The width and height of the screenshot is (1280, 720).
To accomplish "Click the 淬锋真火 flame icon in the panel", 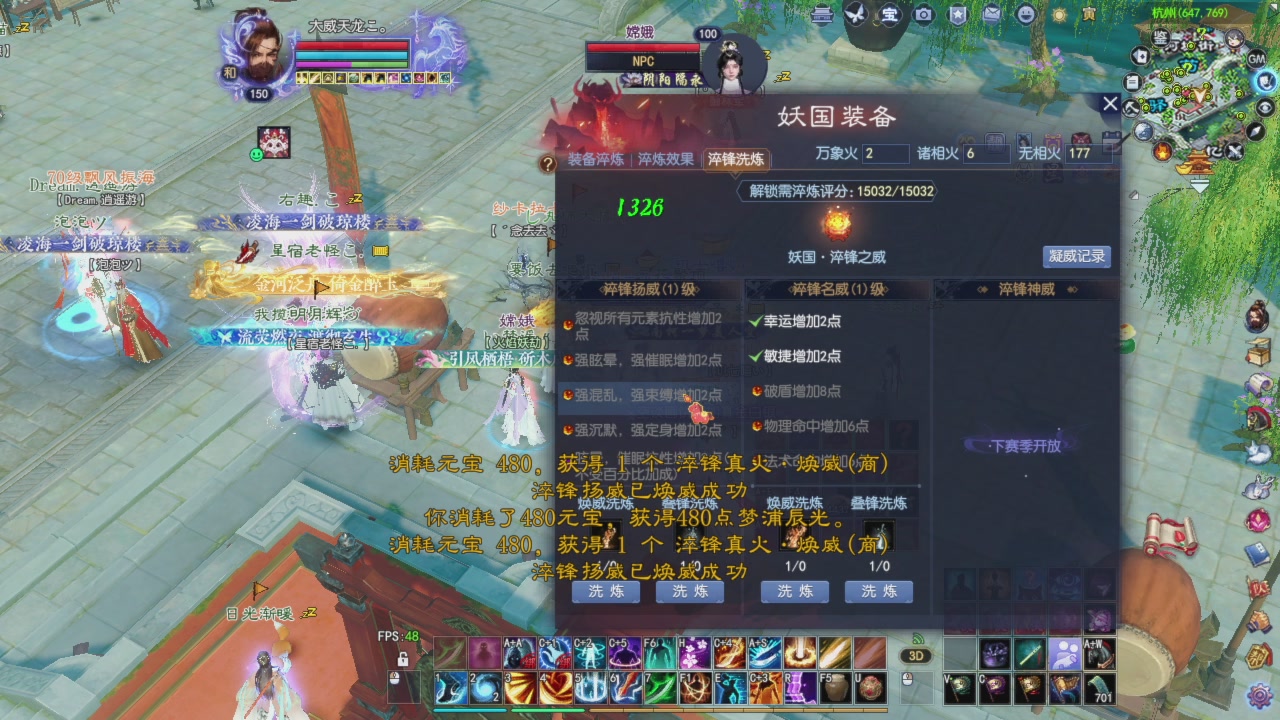I will click(x=836, y=224).
